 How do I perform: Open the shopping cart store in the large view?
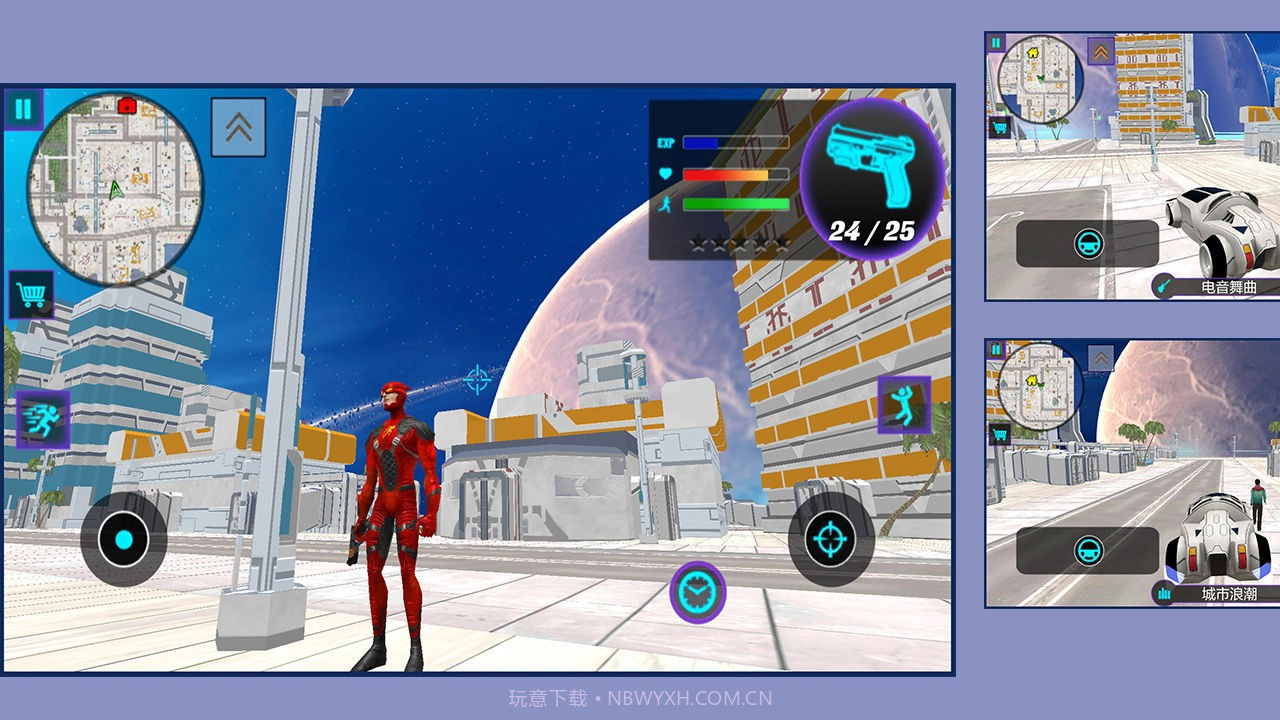(x=31, y=295)
